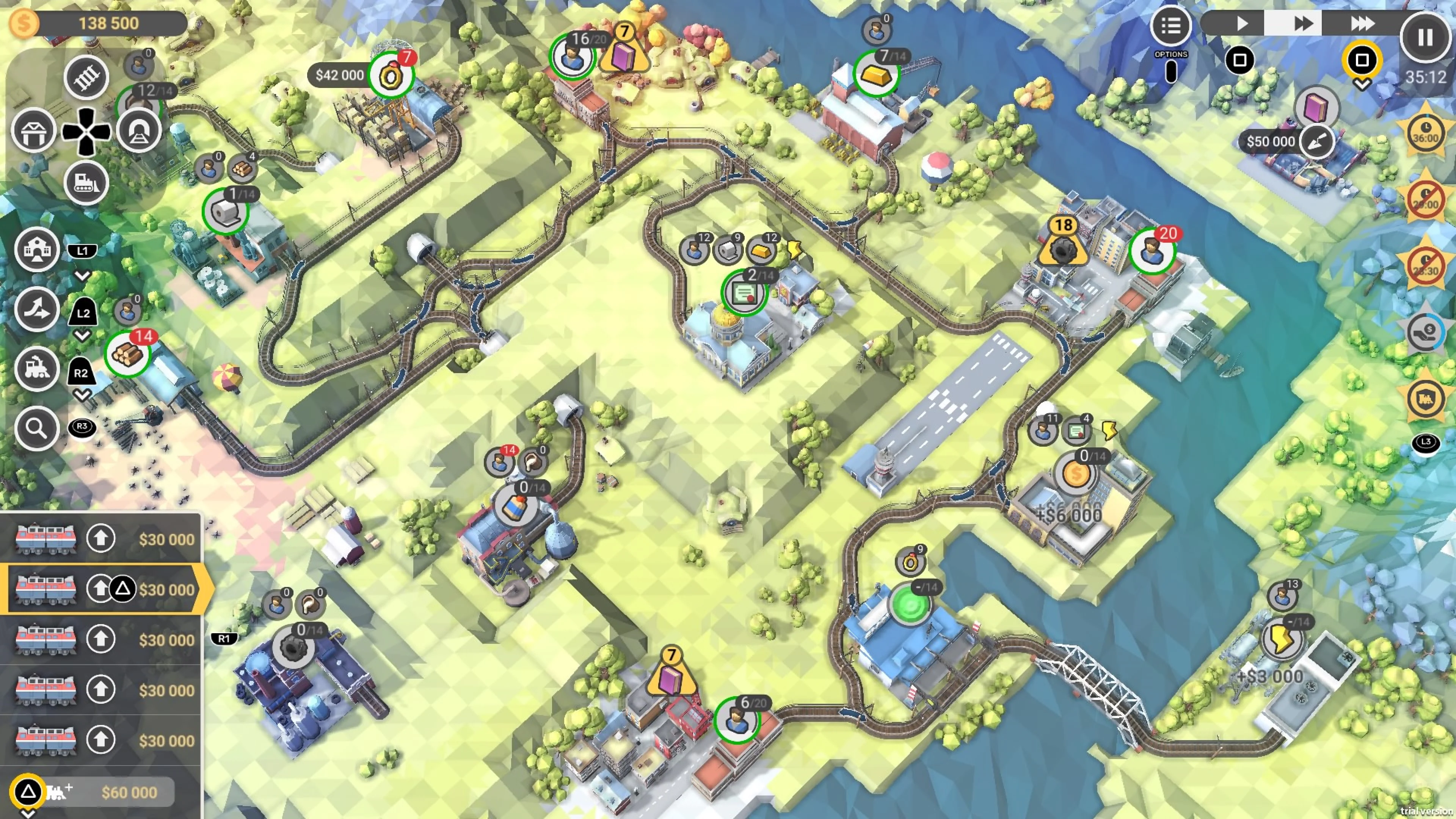Set game speed to normal play
Viewport: 1456px width, 819px height.
[x=1241, y=24]
